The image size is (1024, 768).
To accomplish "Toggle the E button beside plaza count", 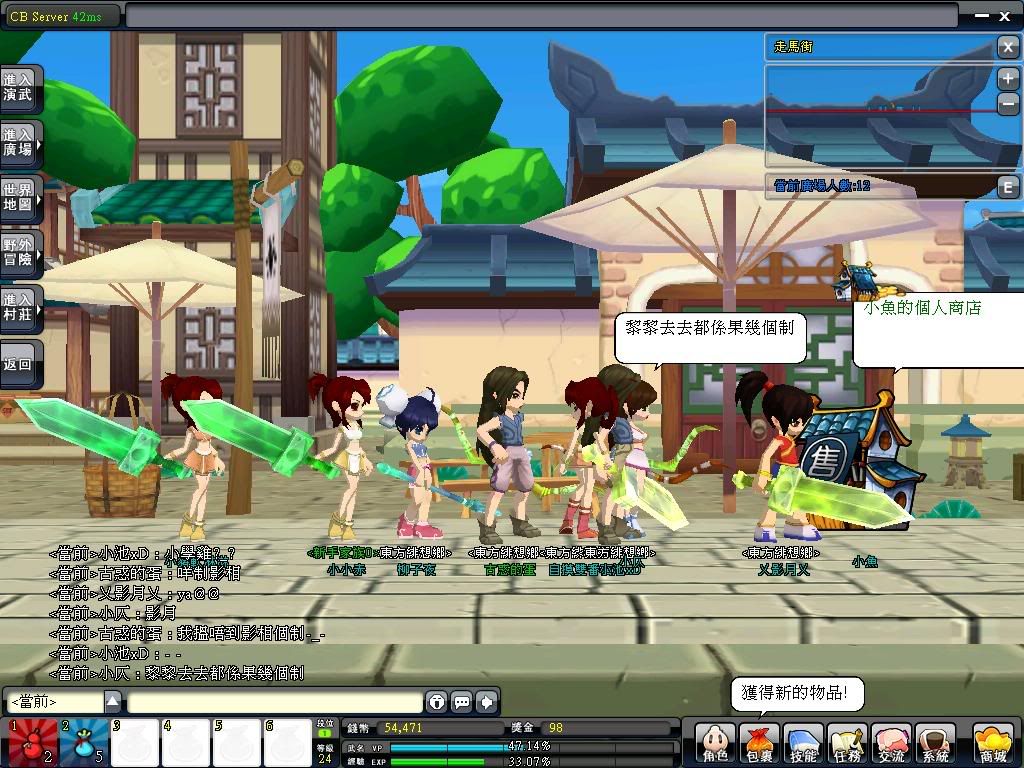I will pyautogui.click(x=1008, y=186).
